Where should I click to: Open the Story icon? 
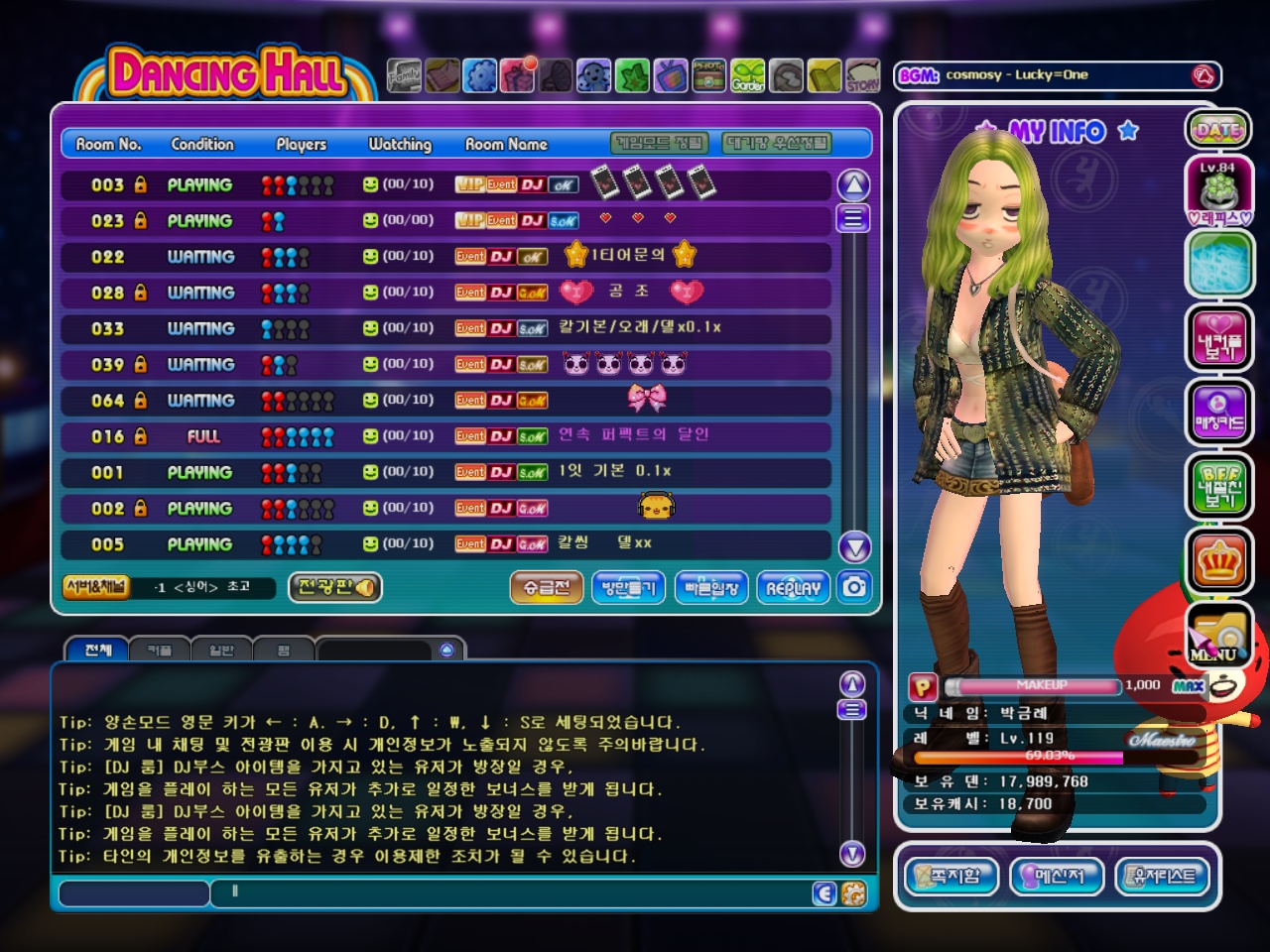click(x=862, y=75)
